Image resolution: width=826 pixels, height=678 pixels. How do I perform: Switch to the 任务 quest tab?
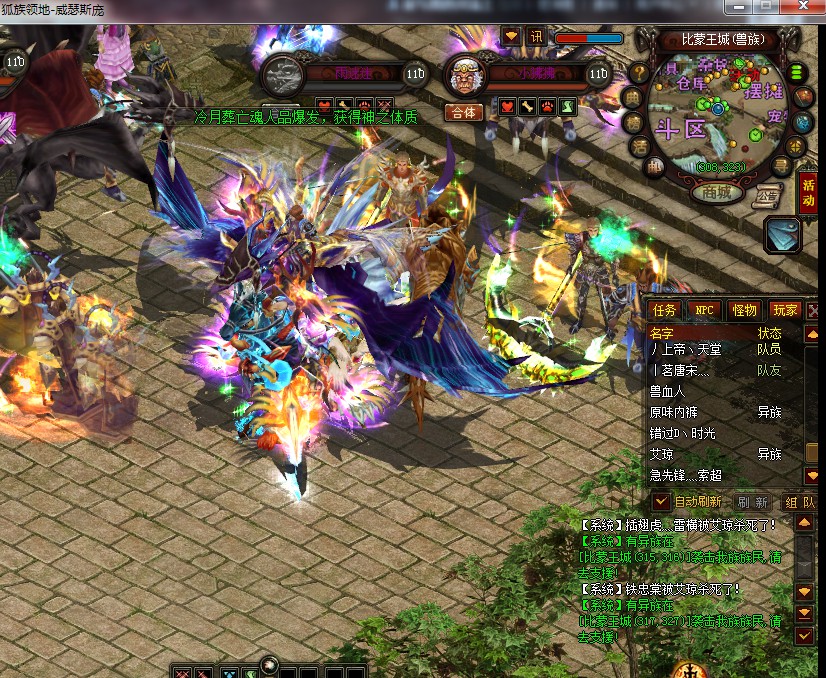coord(665,310)
